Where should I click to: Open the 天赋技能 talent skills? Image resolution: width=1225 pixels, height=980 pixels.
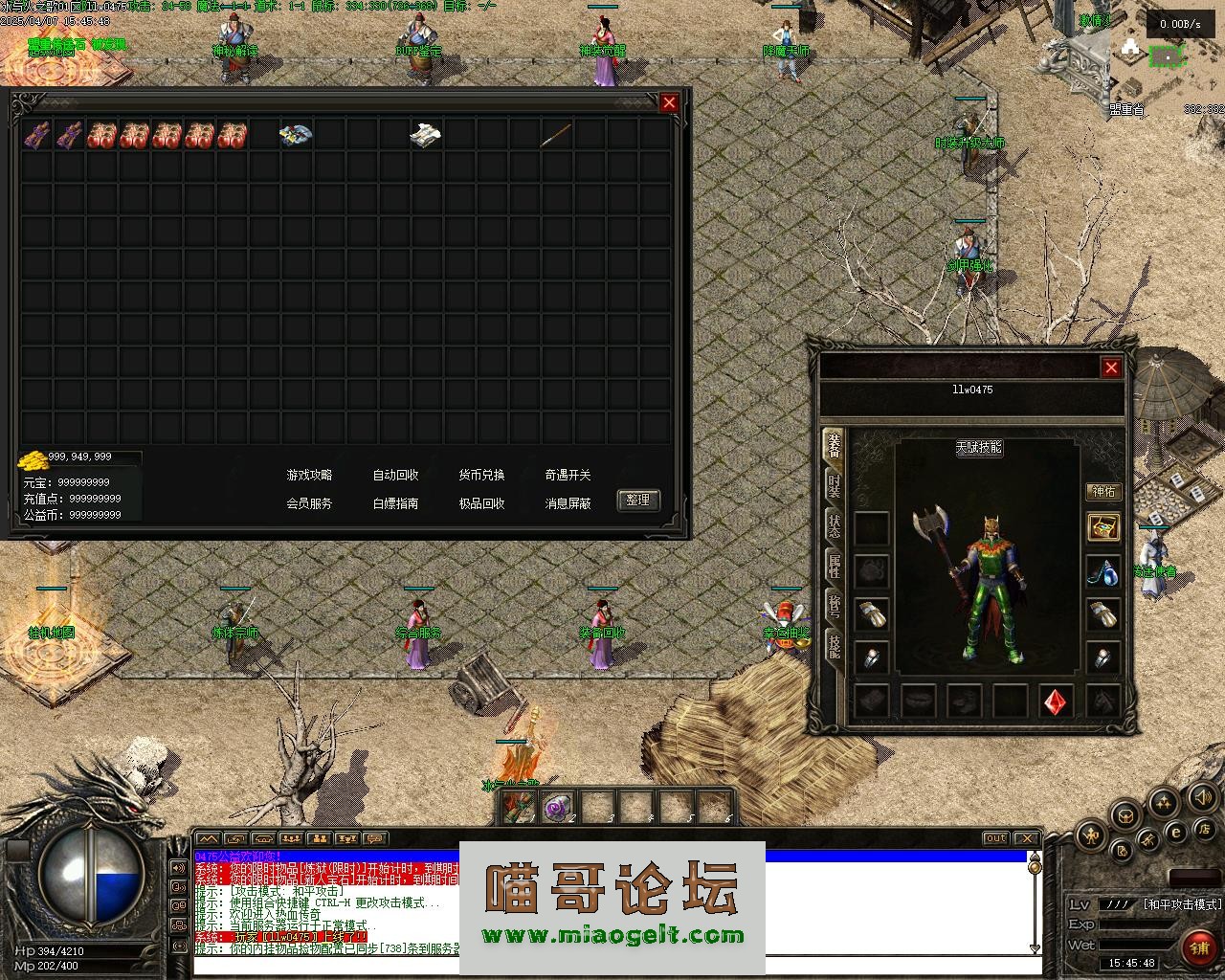click(x=978, y=447)
